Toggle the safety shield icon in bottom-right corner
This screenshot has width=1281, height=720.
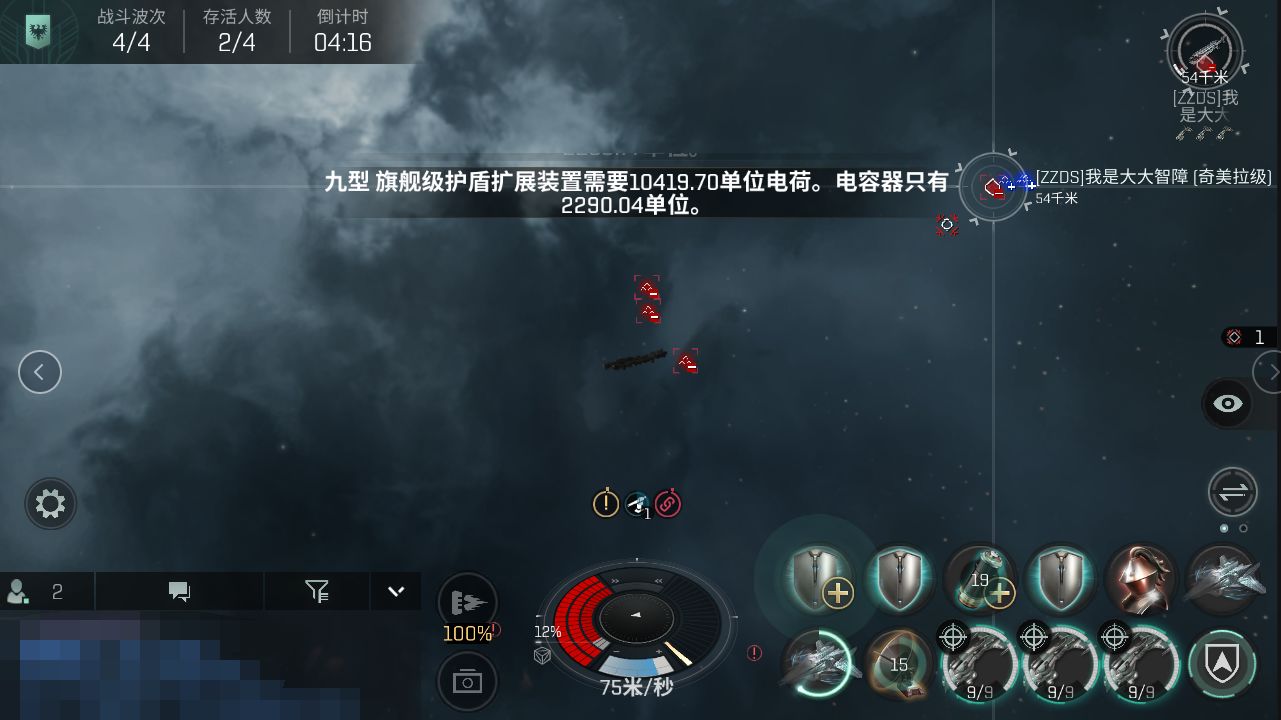pyautogui.click(x=1221, y=663)
